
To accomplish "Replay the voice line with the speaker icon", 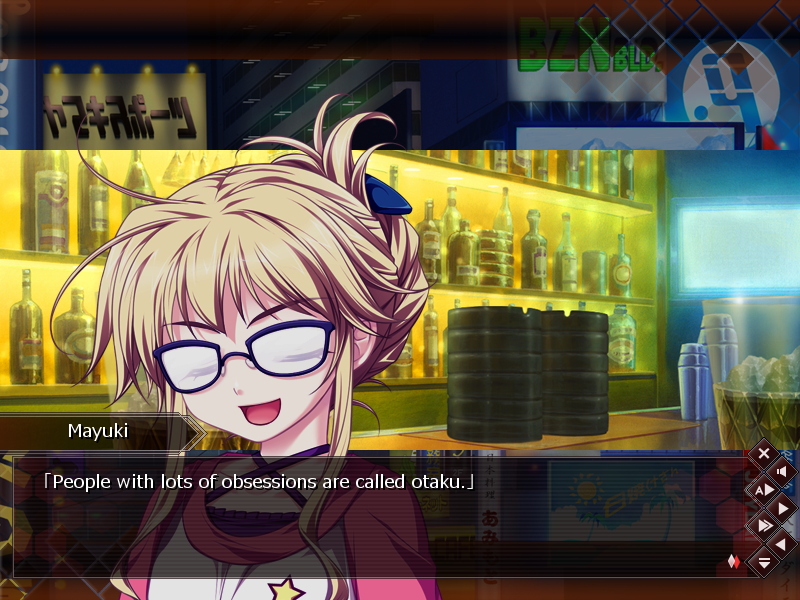I will point(782,471).
